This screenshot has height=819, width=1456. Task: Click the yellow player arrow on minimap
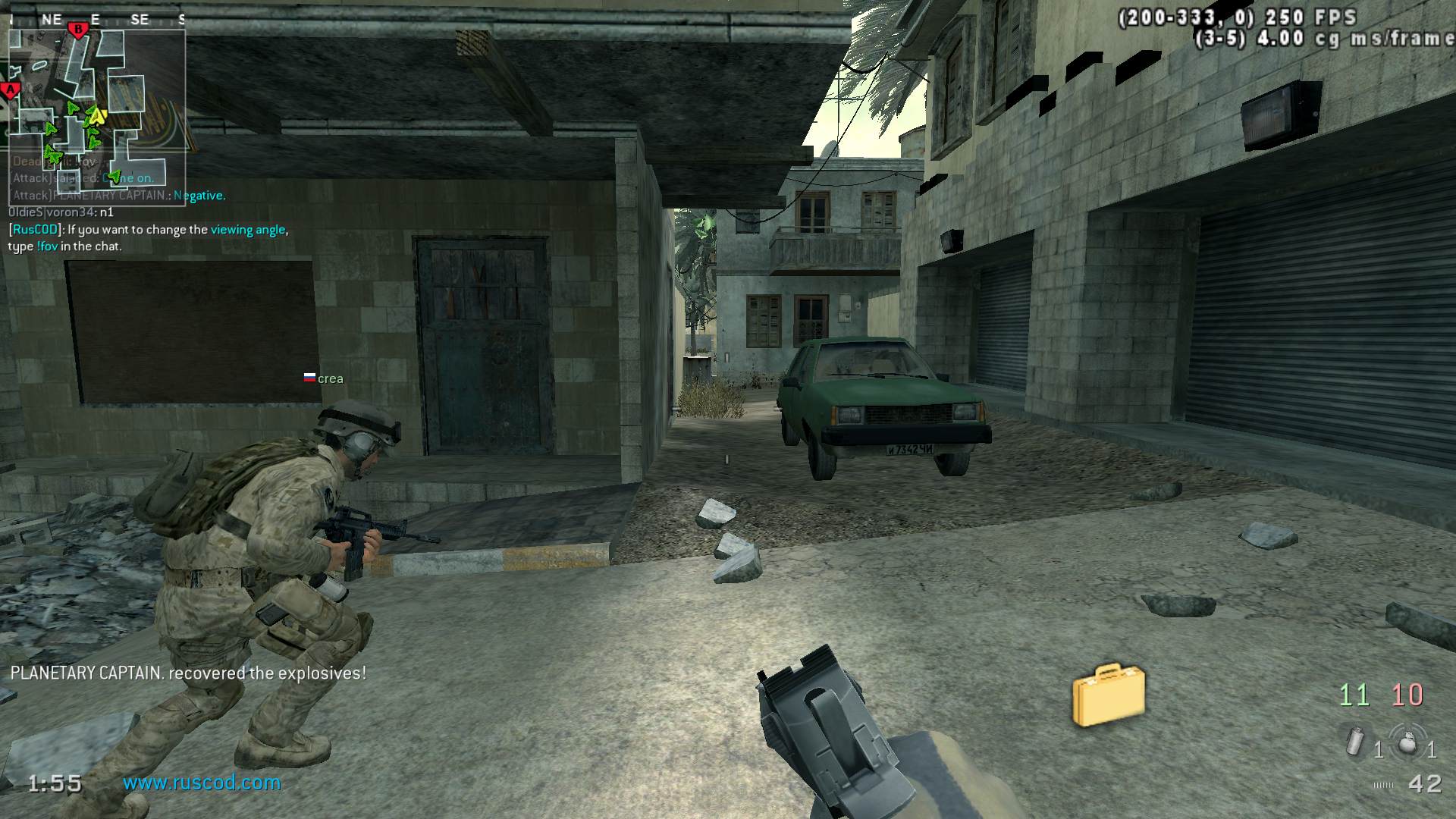[x=97, y=115]
